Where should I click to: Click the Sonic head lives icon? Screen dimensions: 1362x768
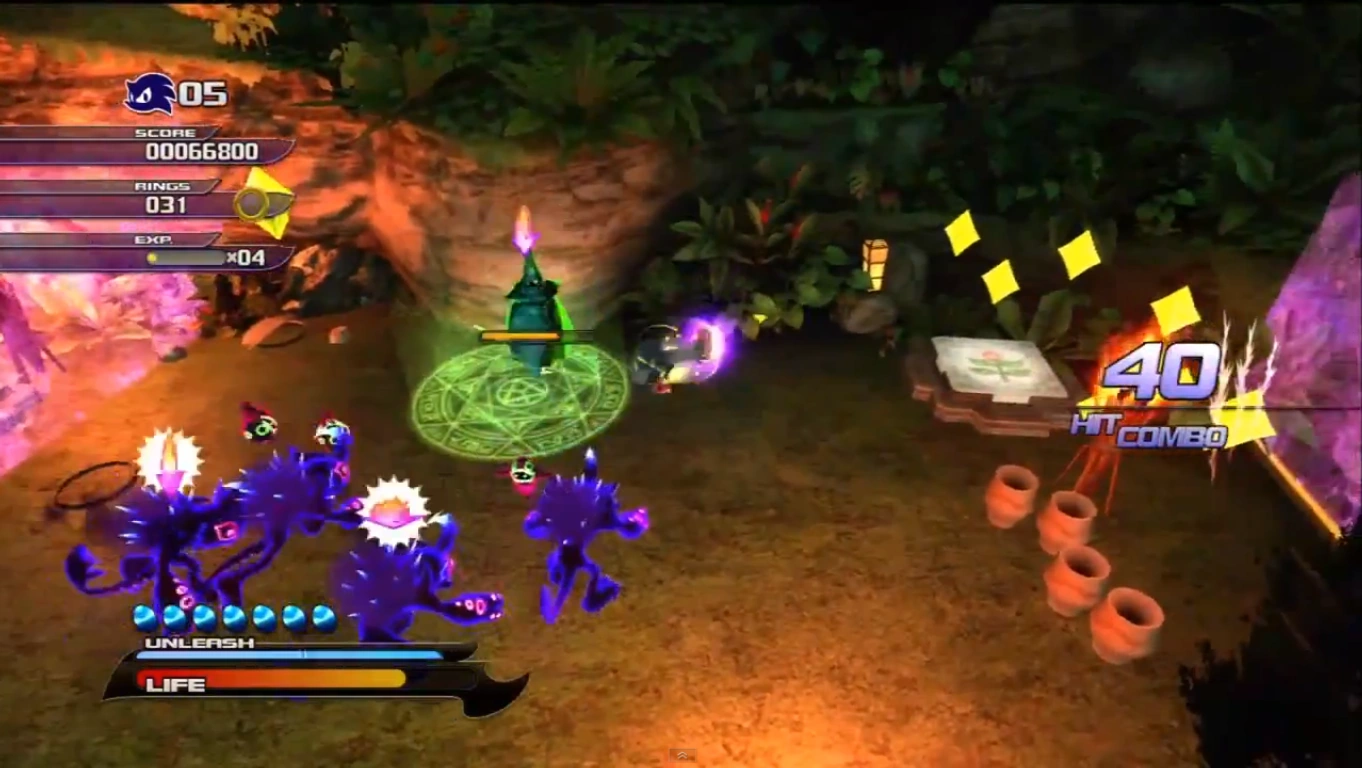click(150, 95)
